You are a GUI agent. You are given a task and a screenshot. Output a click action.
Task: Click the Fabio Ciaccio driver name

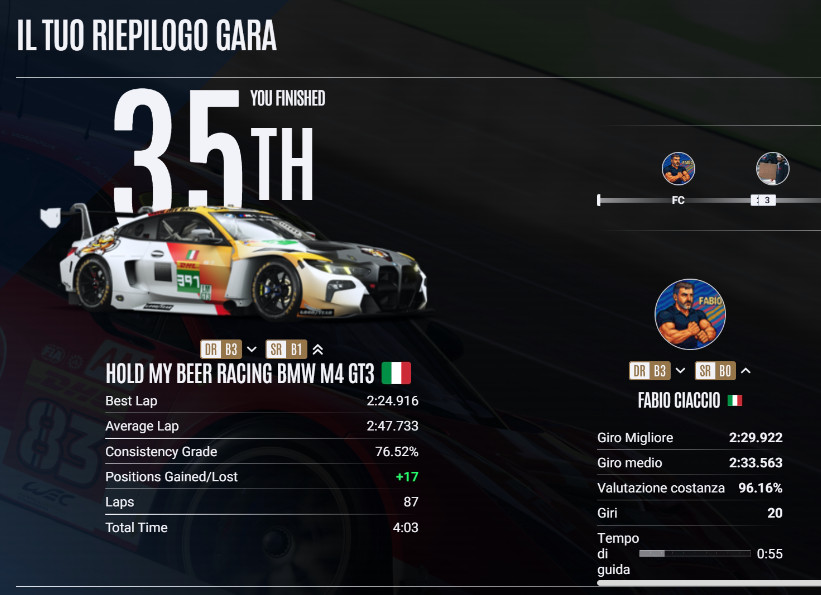(x=681, y=400)
